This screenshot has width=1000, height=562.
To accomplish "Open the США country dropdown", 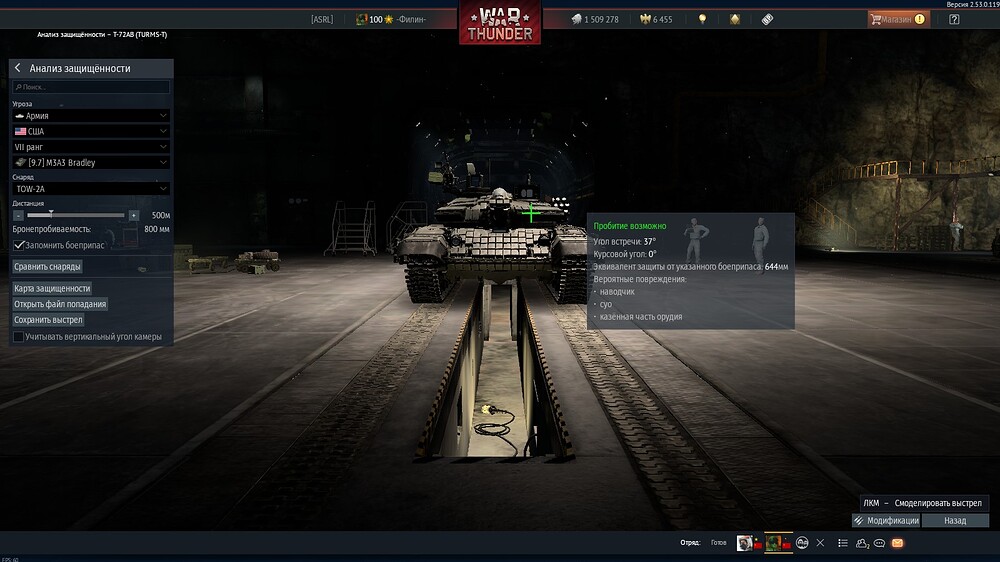I will (91, 131).
